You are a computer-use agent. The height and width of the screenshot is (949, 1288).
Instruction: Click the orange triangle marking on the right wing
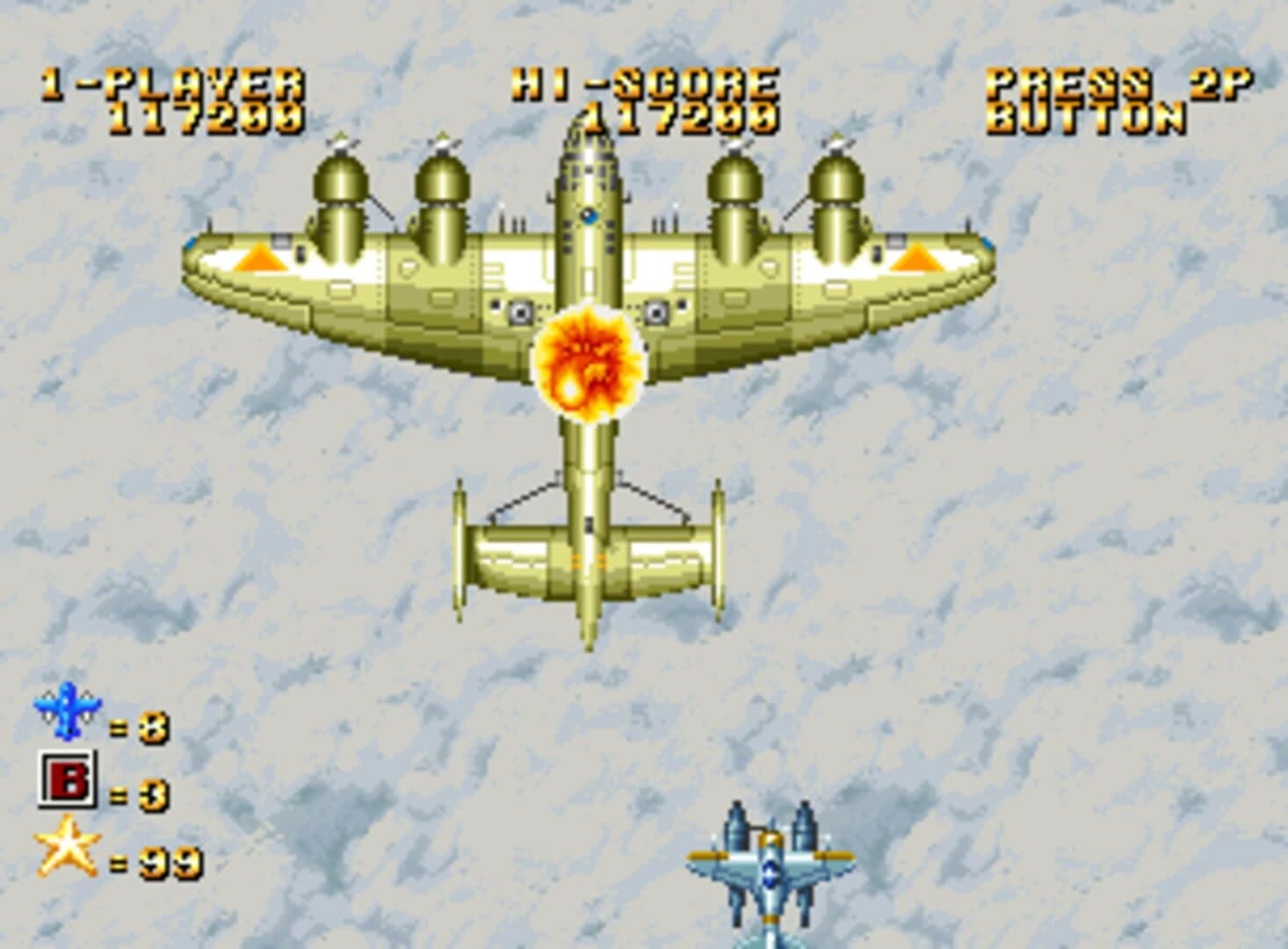[916, 257]
